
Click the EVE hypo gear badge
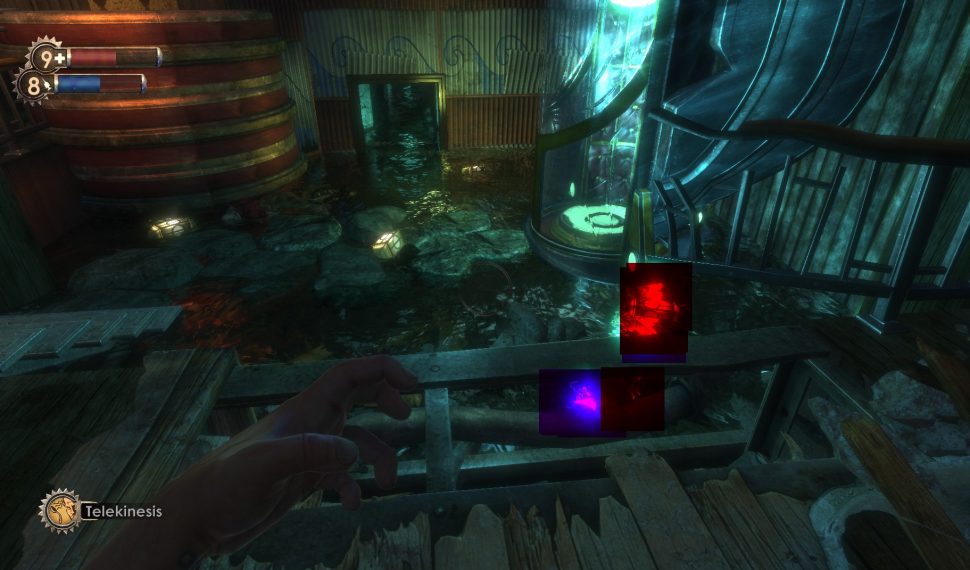click(33, 86)
